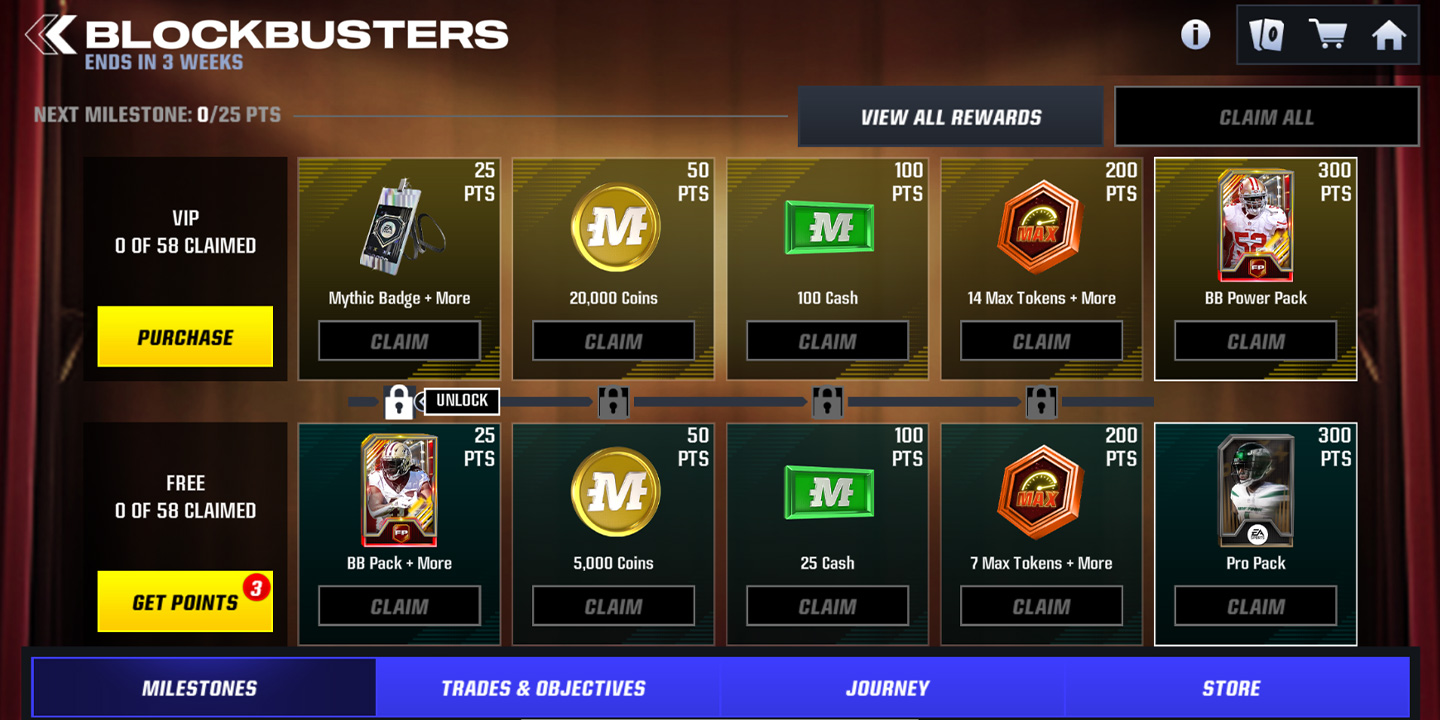This screenshot has height=720, width=1440.
Task: Open the info icon in the top bar
Action: [1194, 35]
